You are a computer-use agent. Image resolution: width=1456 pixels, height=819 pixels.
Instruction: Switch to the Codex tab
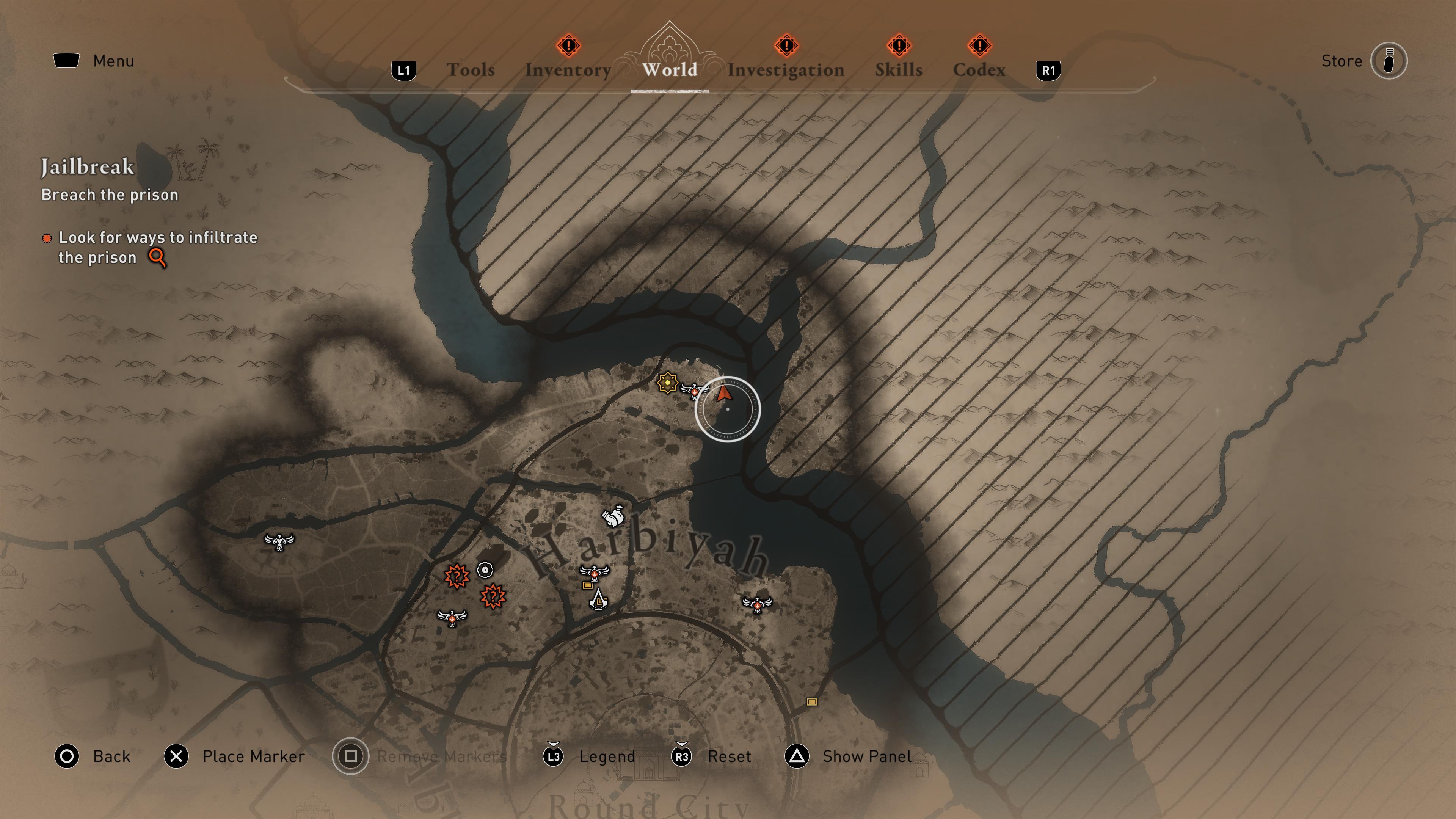click(979, 69)
